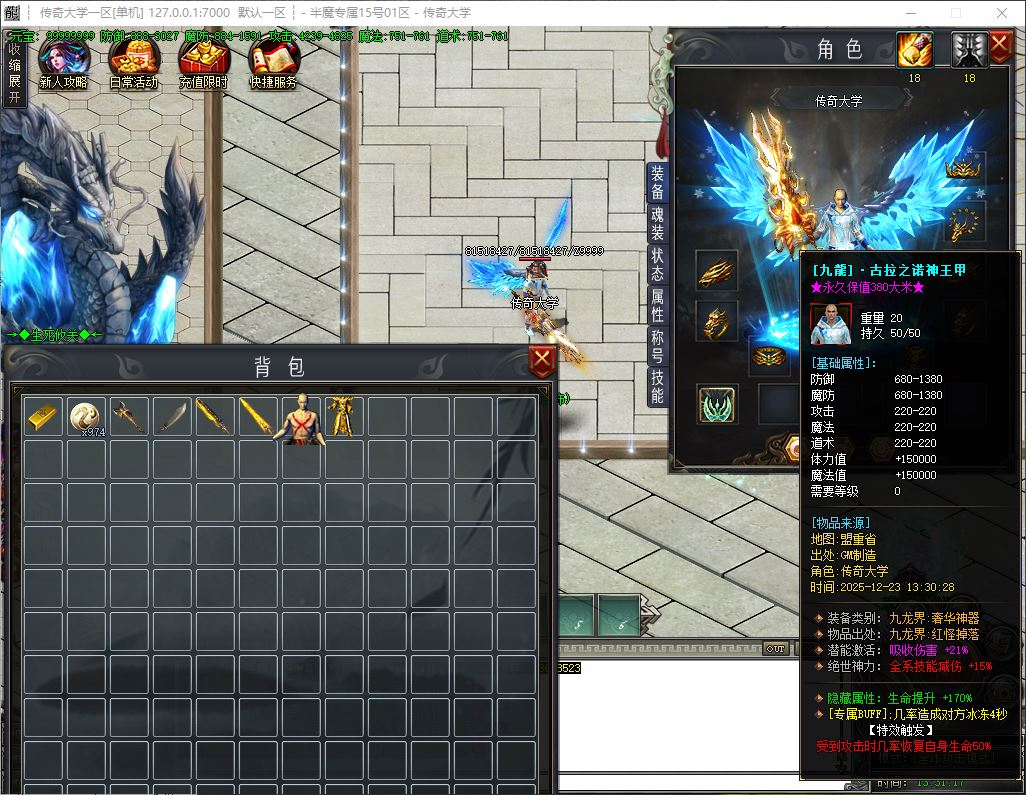Select the golden crown helmet equipment slot
Image resolution: width=1026 pixels, height=795 pixels.
click(x=965, y=167)
